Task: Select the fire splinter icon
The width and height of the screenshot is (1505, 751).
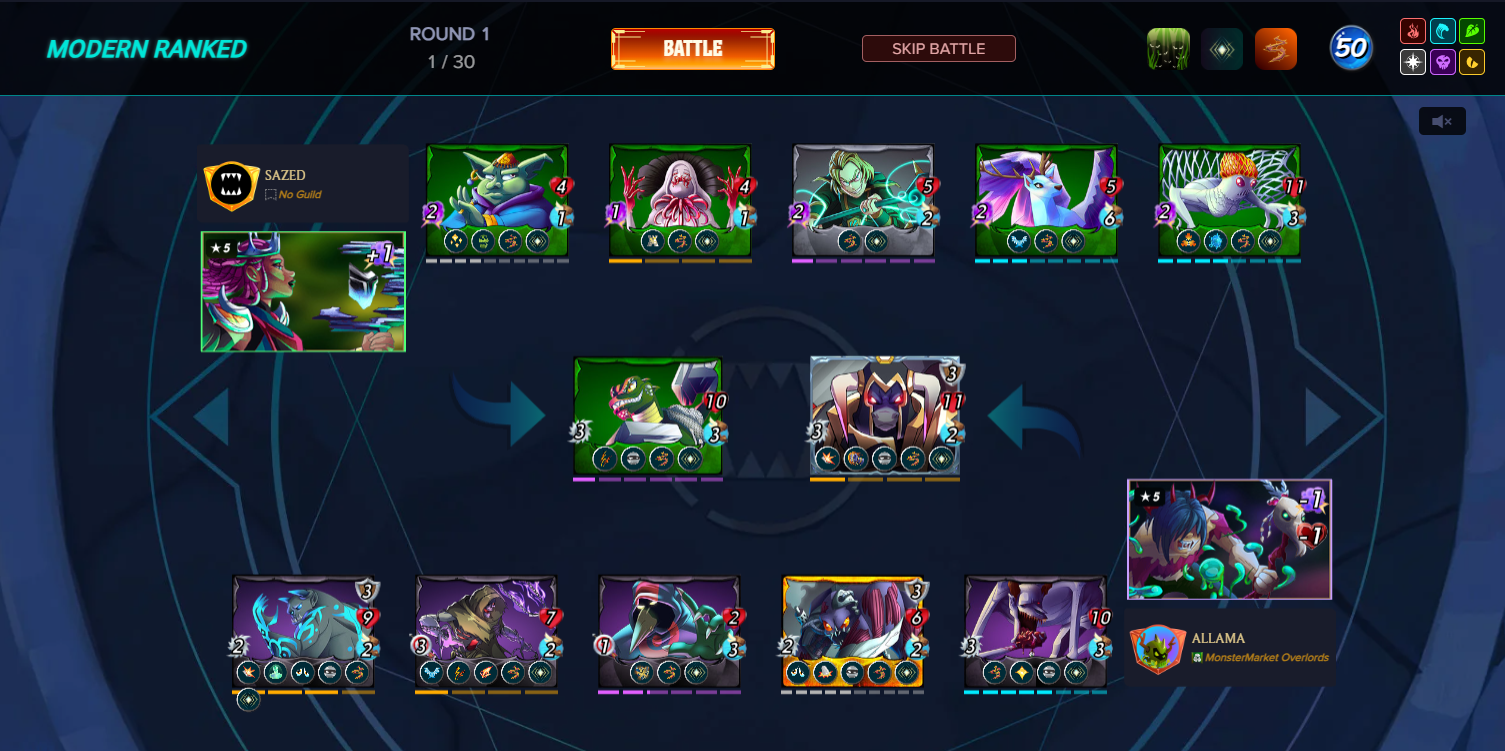Action: (x=1412, y=30)
